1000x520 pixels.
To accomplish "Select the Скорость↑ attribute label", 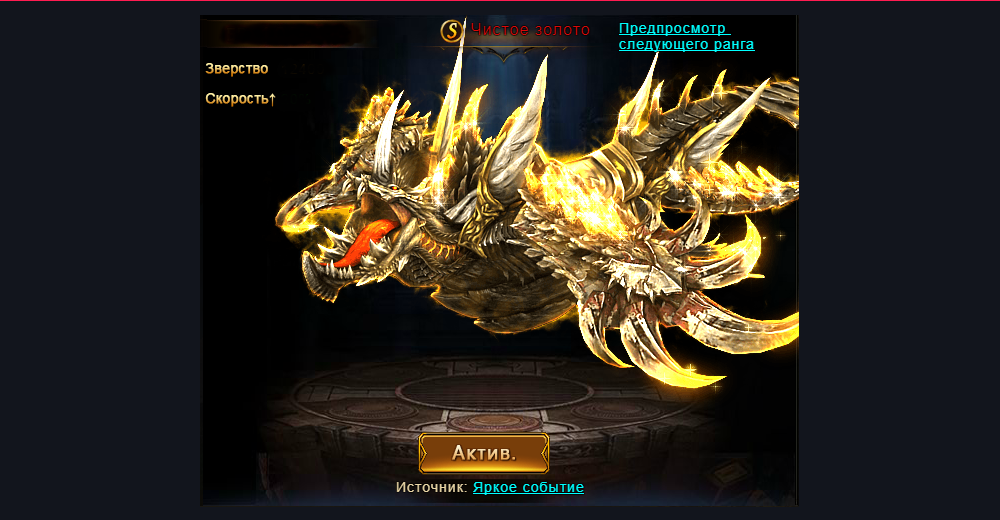I will click(x=240, y=99).
